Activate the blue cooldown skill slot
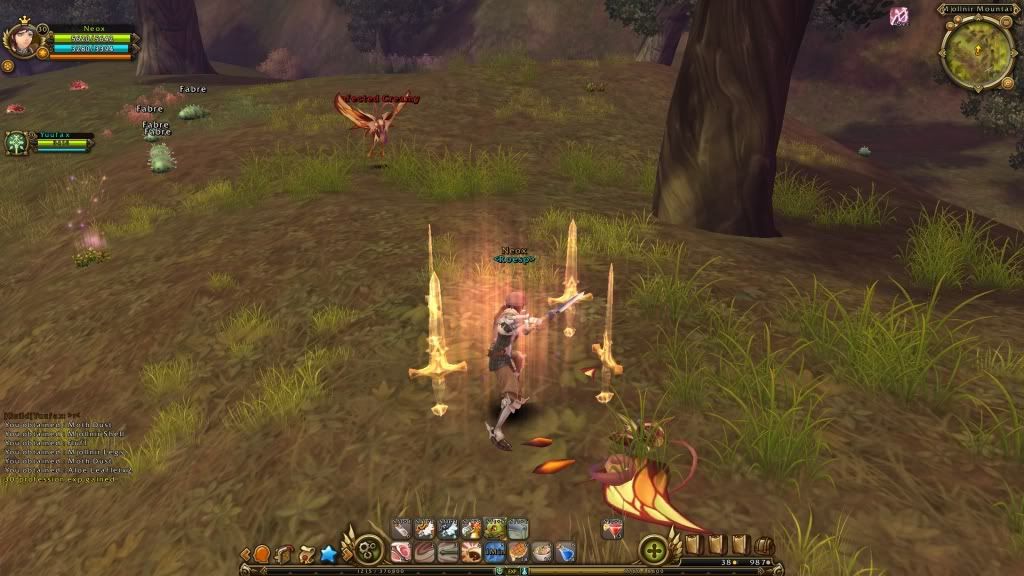 (495, 551)
